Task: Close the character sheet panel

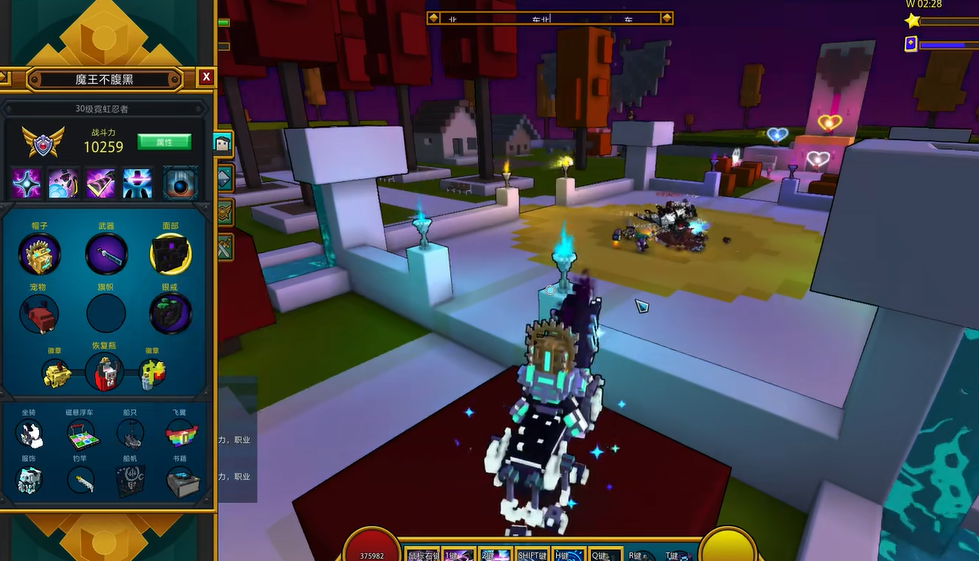Action: click(x=205, y=77)
